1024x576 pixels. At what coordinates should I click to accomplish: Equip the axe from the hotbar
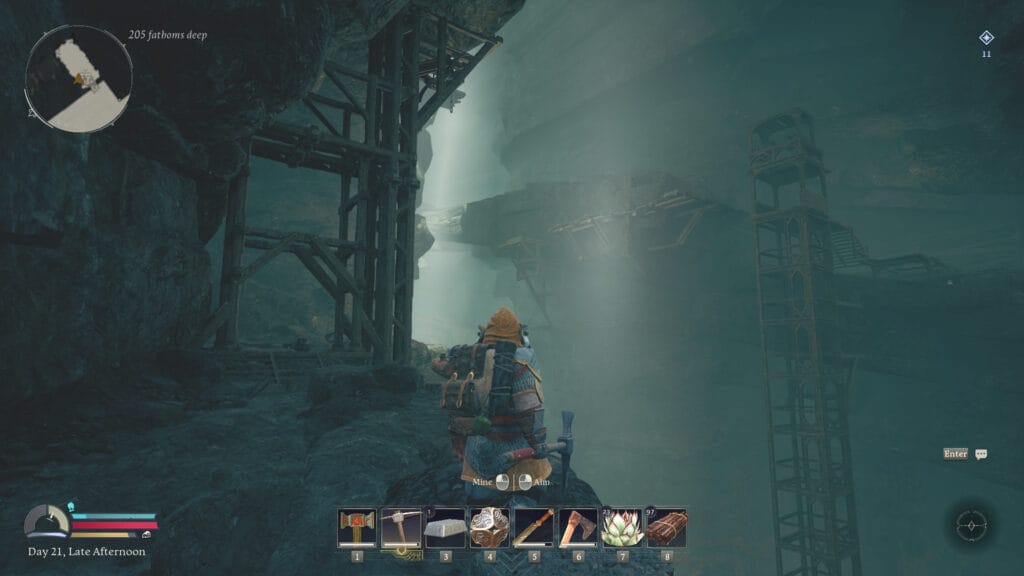(x=577, y=527)
